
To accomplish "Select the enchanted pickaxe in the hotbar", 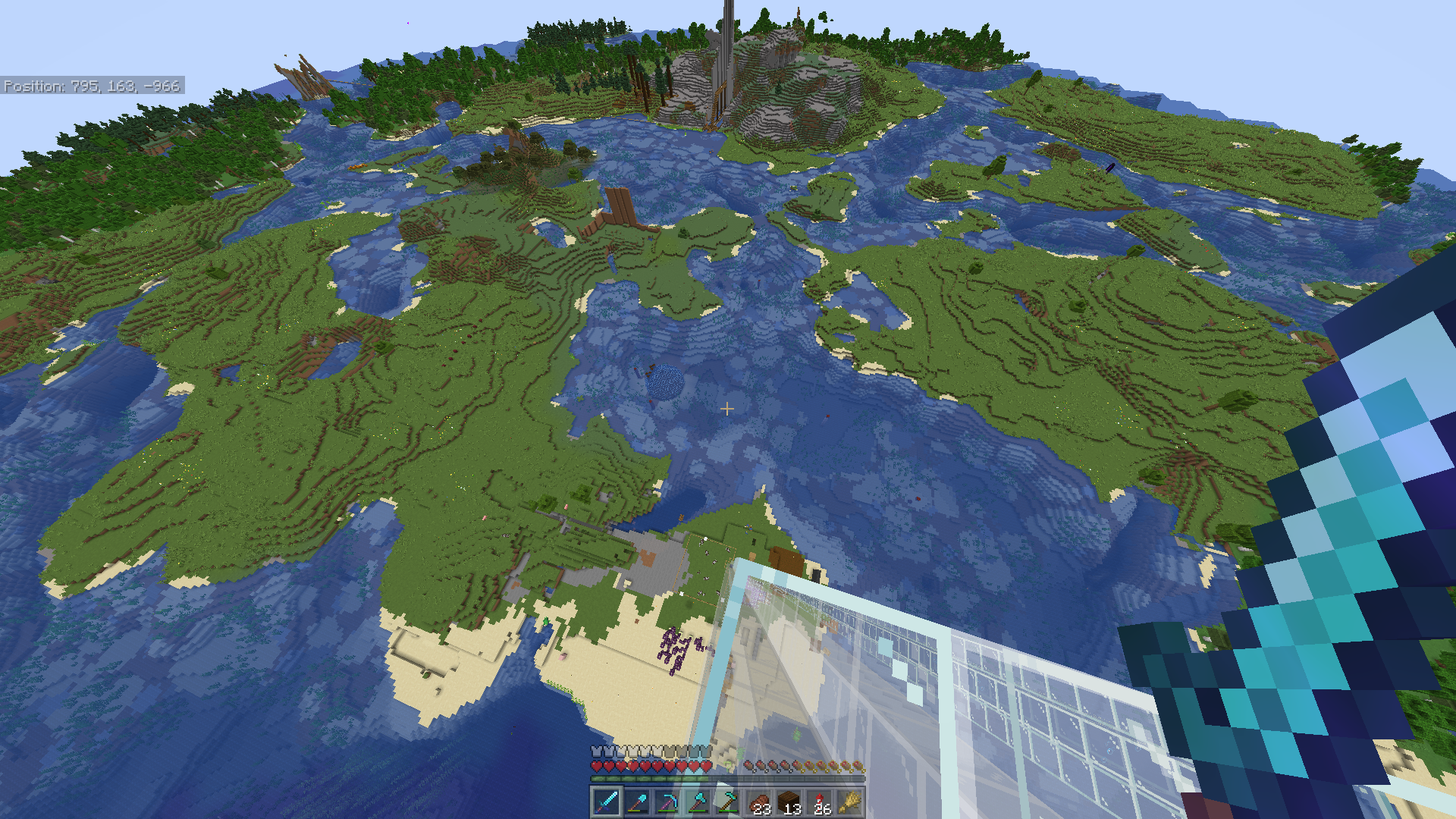I will click(667, 802).
